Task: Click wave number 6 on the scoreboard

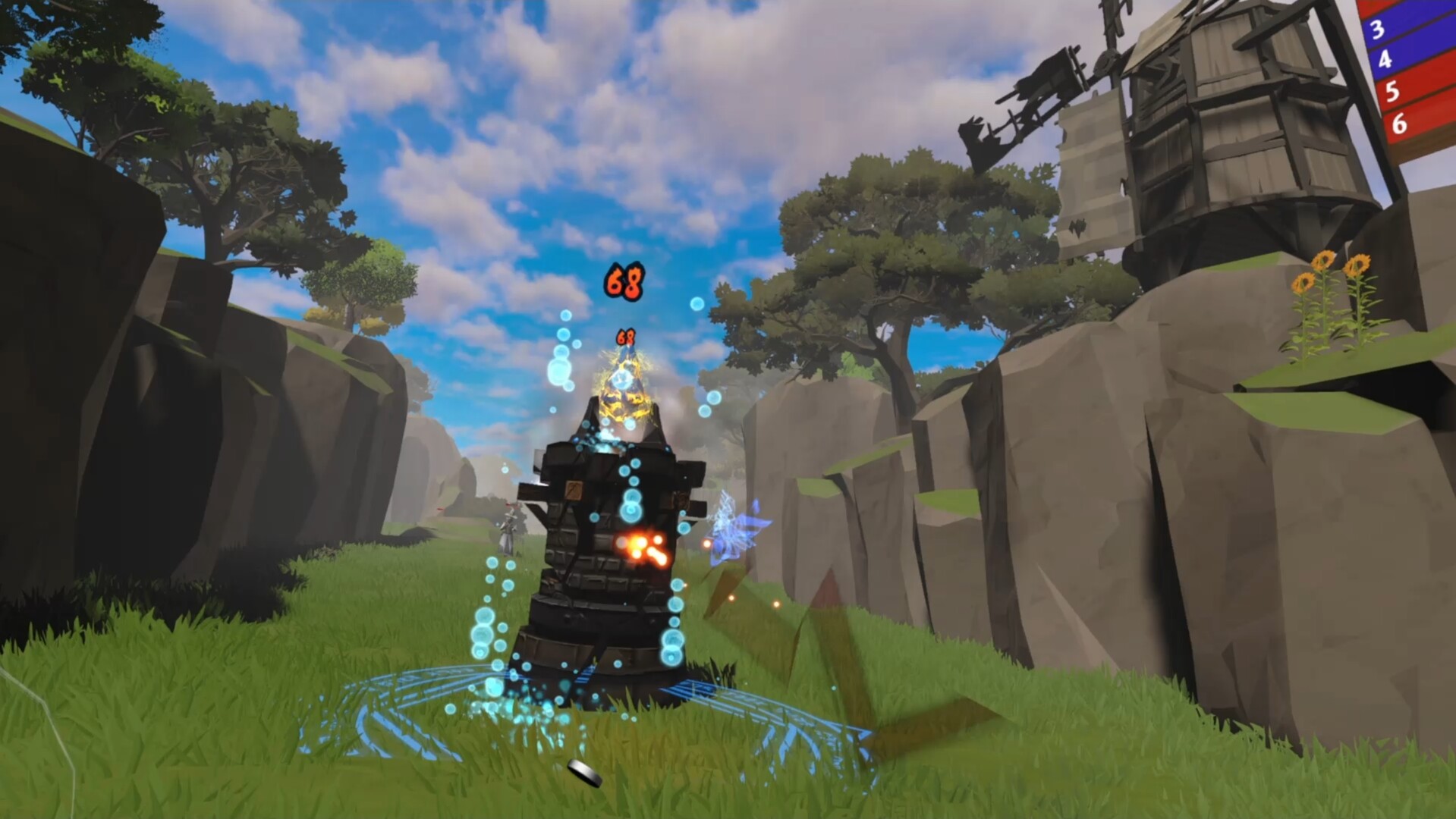Action: 1400,123
